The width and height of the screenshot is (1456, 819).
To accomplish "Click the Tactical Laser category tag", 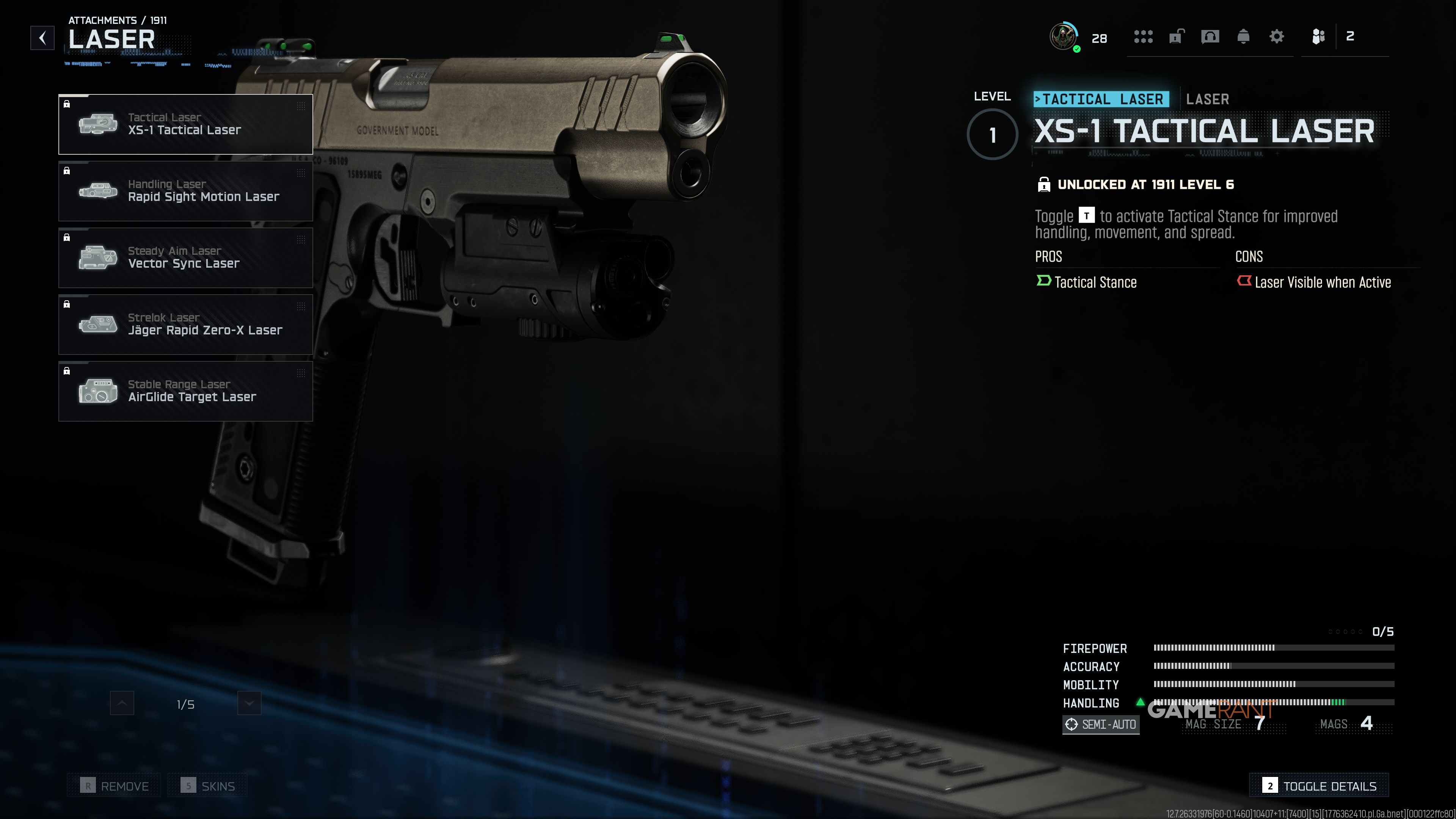I will coord(1101,99).
